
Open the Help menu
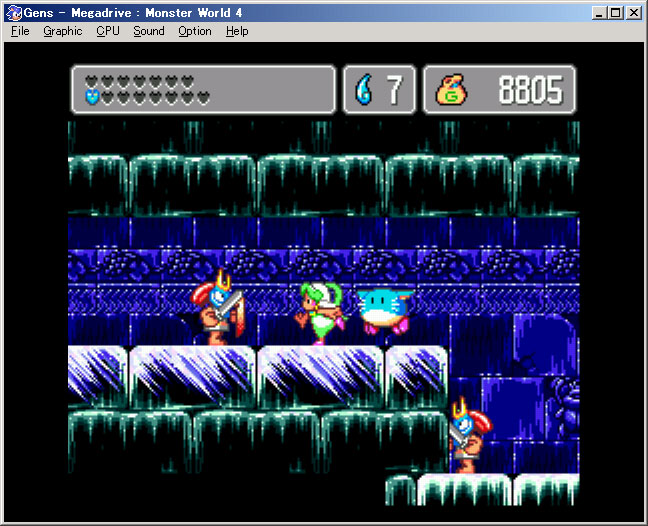pyautogui.click(x=237, y=31)
